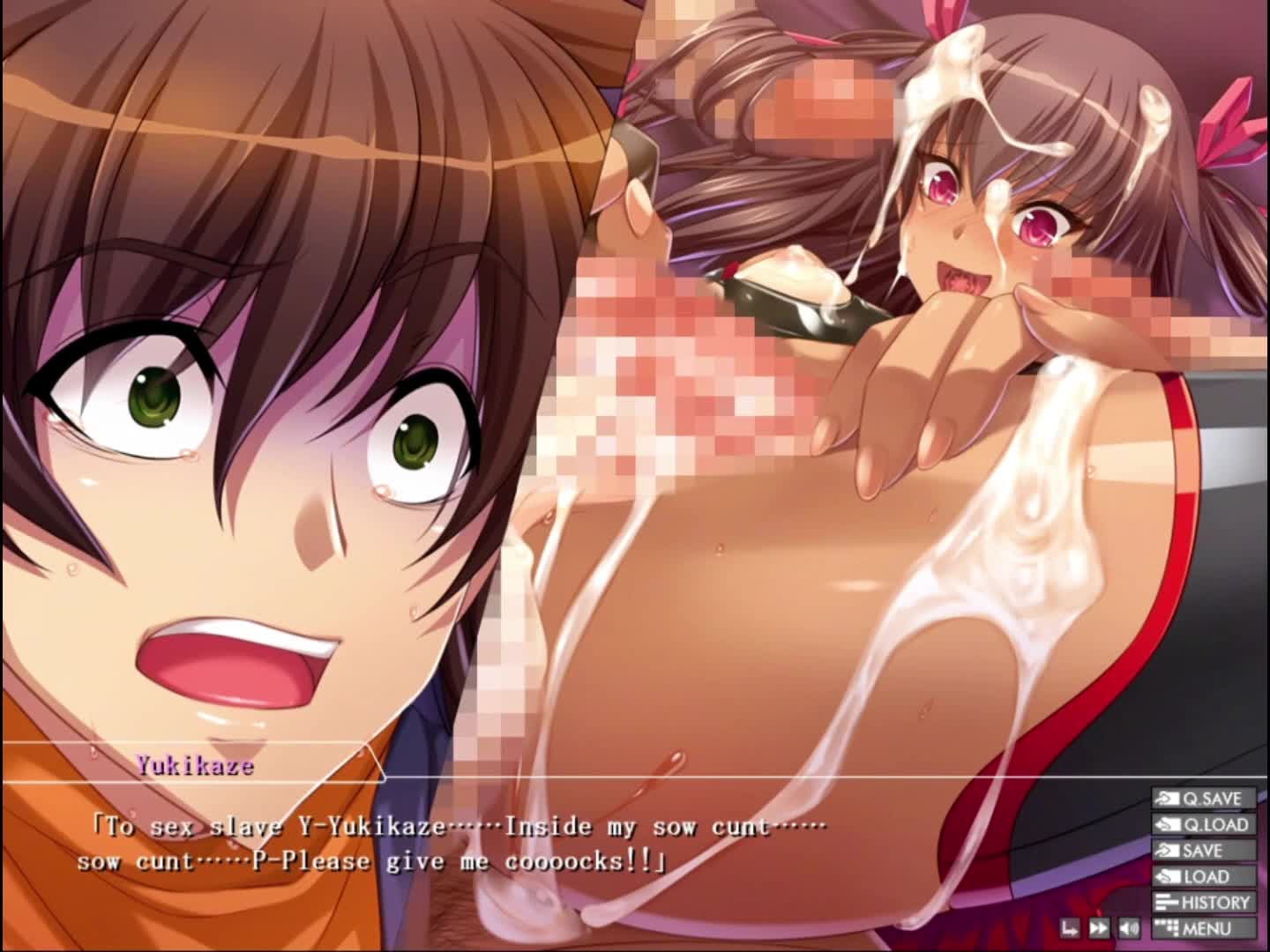Open the game MENU
The width and height of the screenshot is (1270, 952).
[x=1203, y=928]
